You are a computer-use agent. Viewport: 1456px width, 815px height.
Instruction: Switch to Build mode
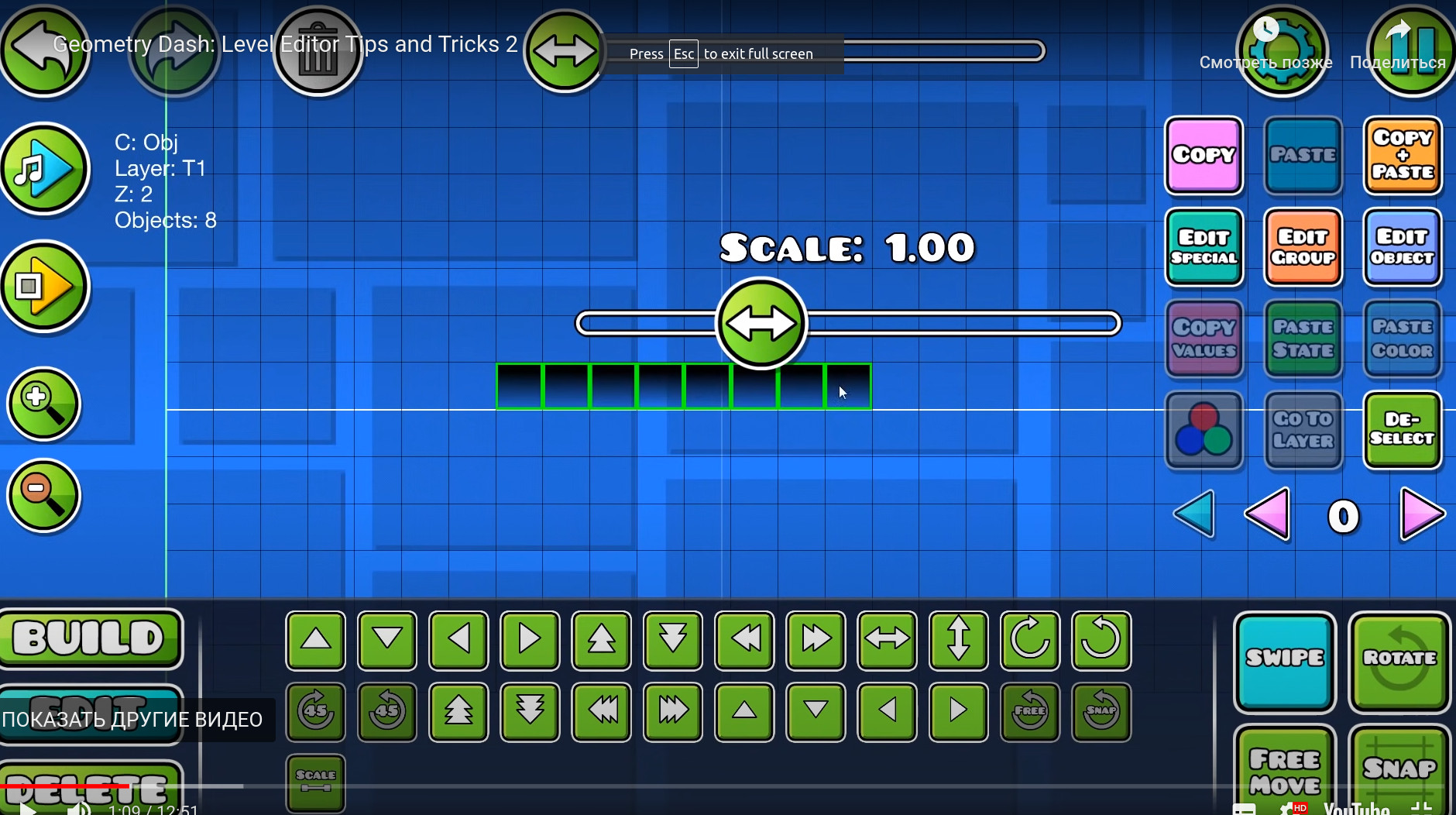pos(90,638)
